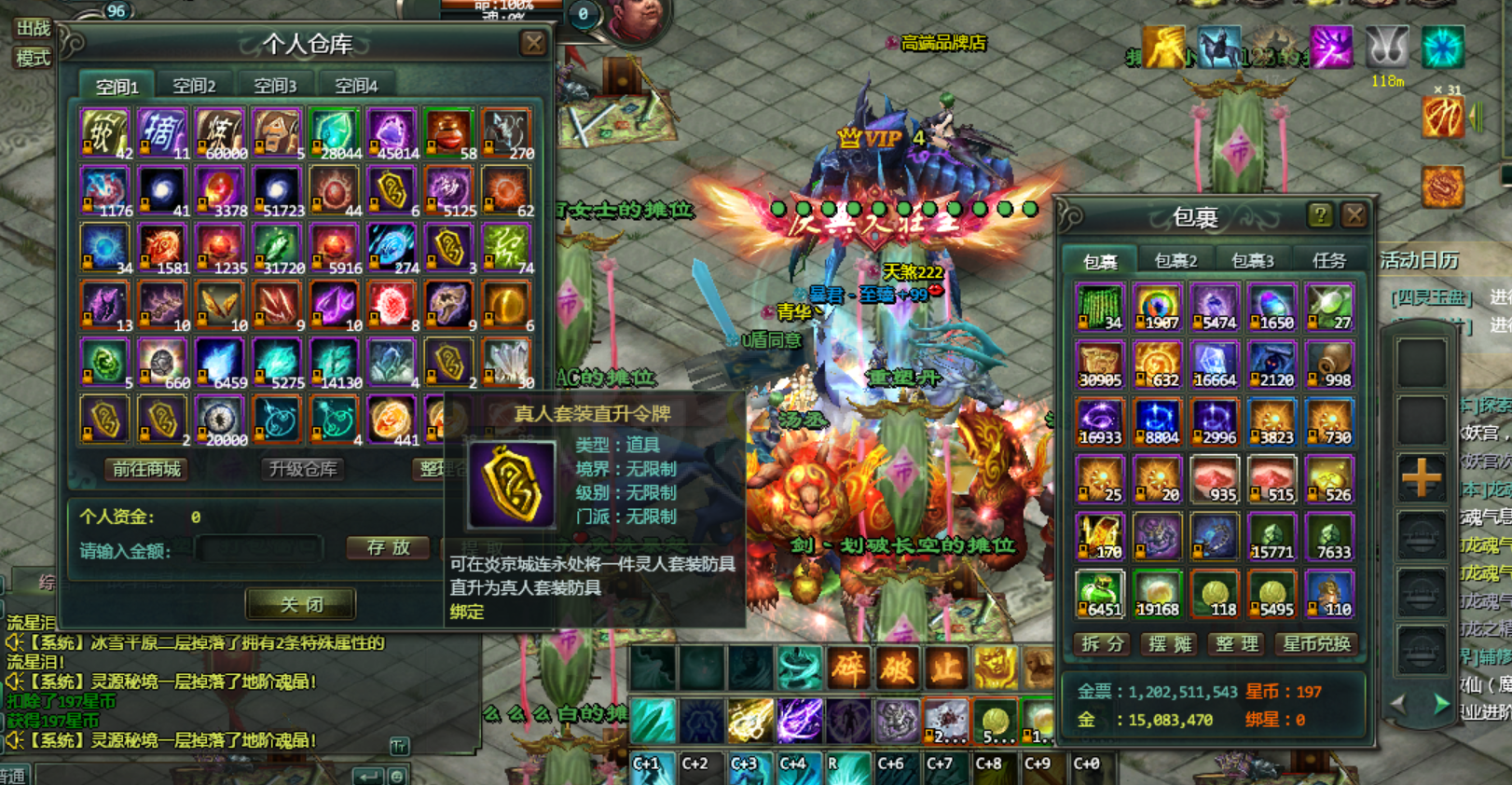Image resolution: width=1512 pixels, height=785 pixels.
Task: Close the 包裹 inventory window
Action: click(1354, 215)
